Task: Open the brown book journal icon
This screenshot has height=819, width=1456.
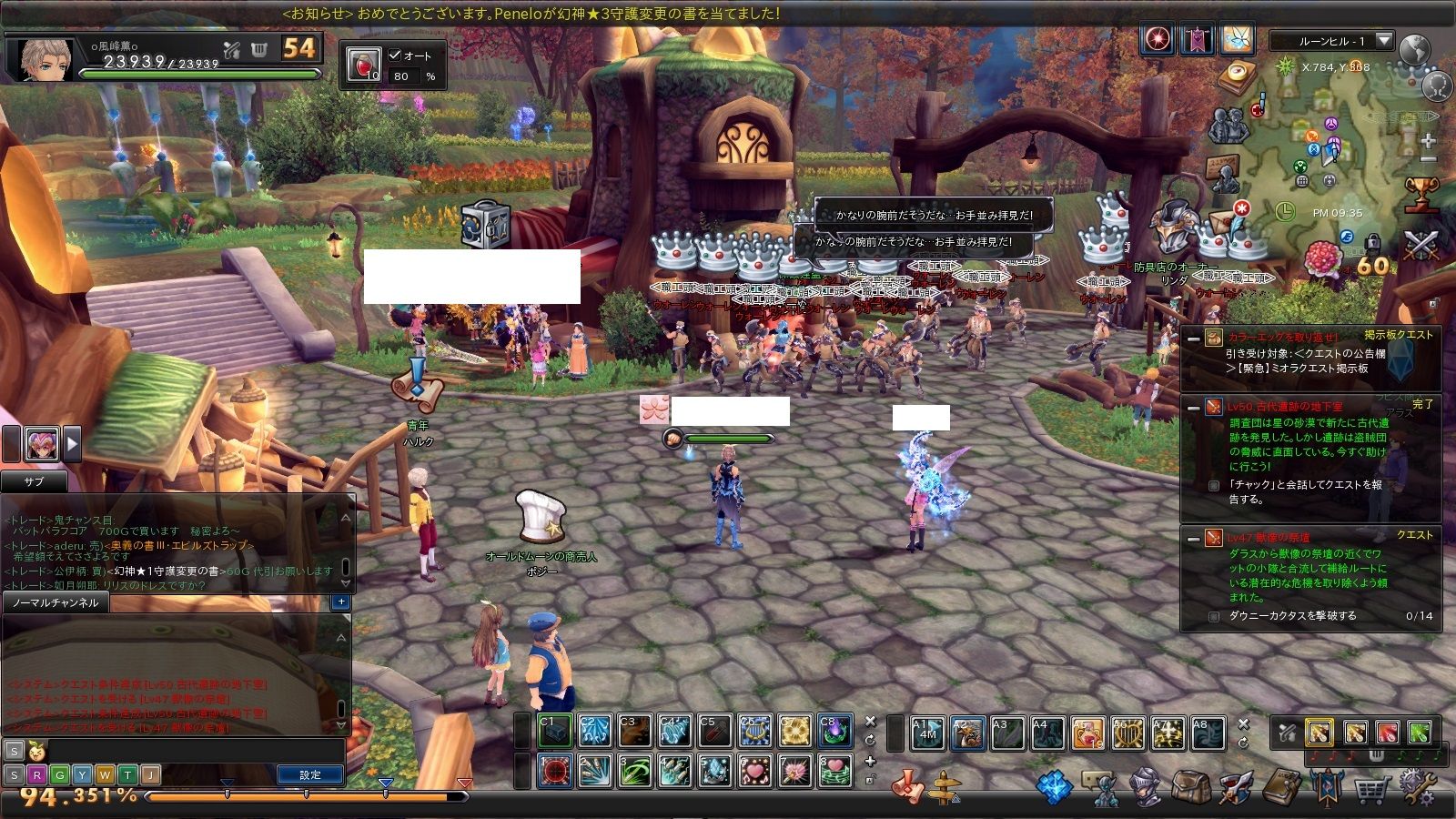Action: pyautogui.click(x=1282, y=786)
